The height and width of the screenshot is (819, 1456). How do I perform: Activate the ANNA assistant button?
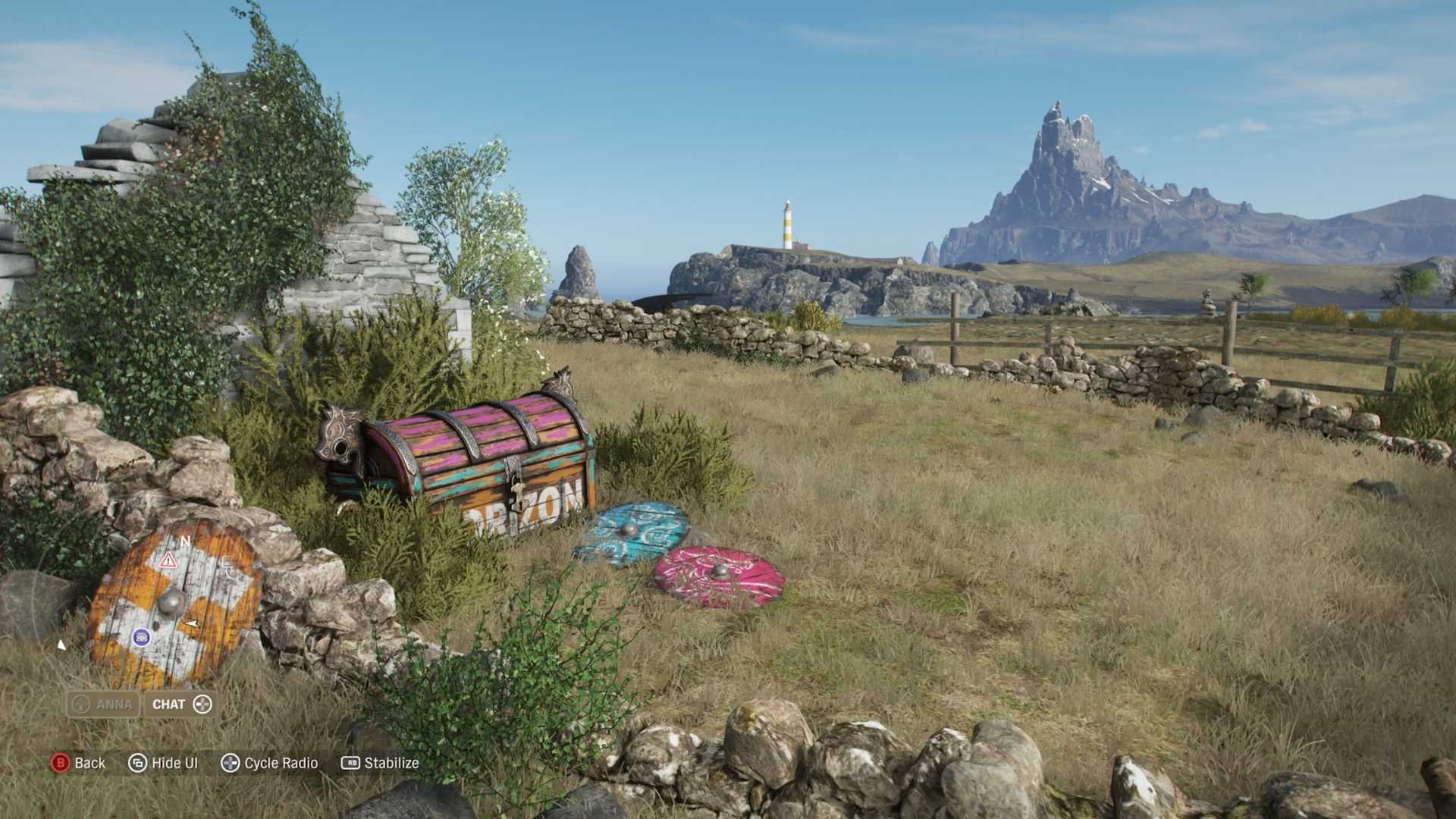[x=103, y=704]
